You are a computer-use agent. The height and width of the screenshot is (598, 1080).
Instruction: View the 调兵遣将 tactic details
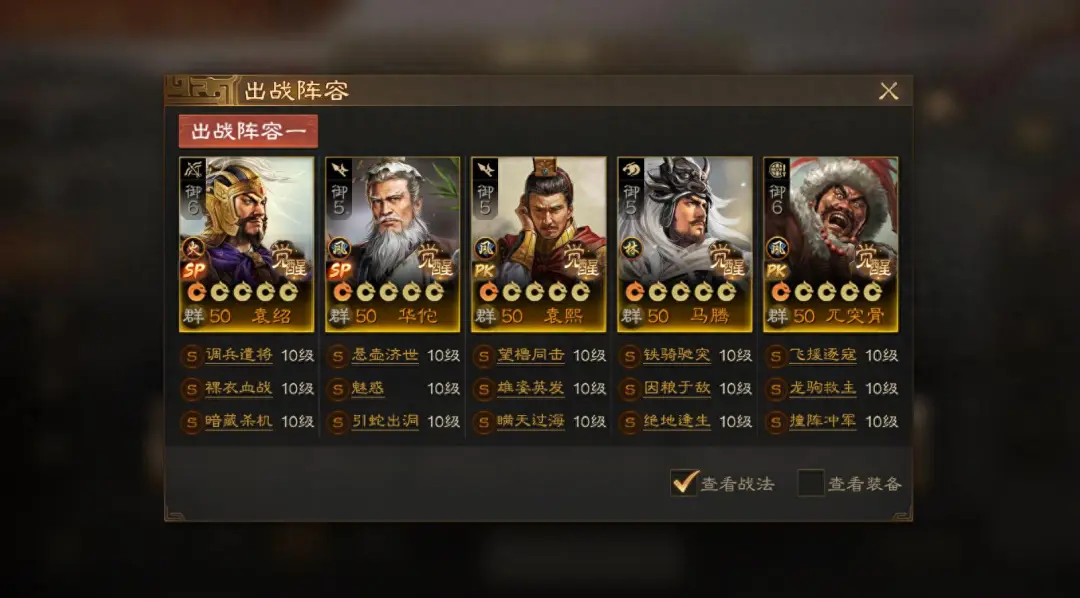pos(238,356)
